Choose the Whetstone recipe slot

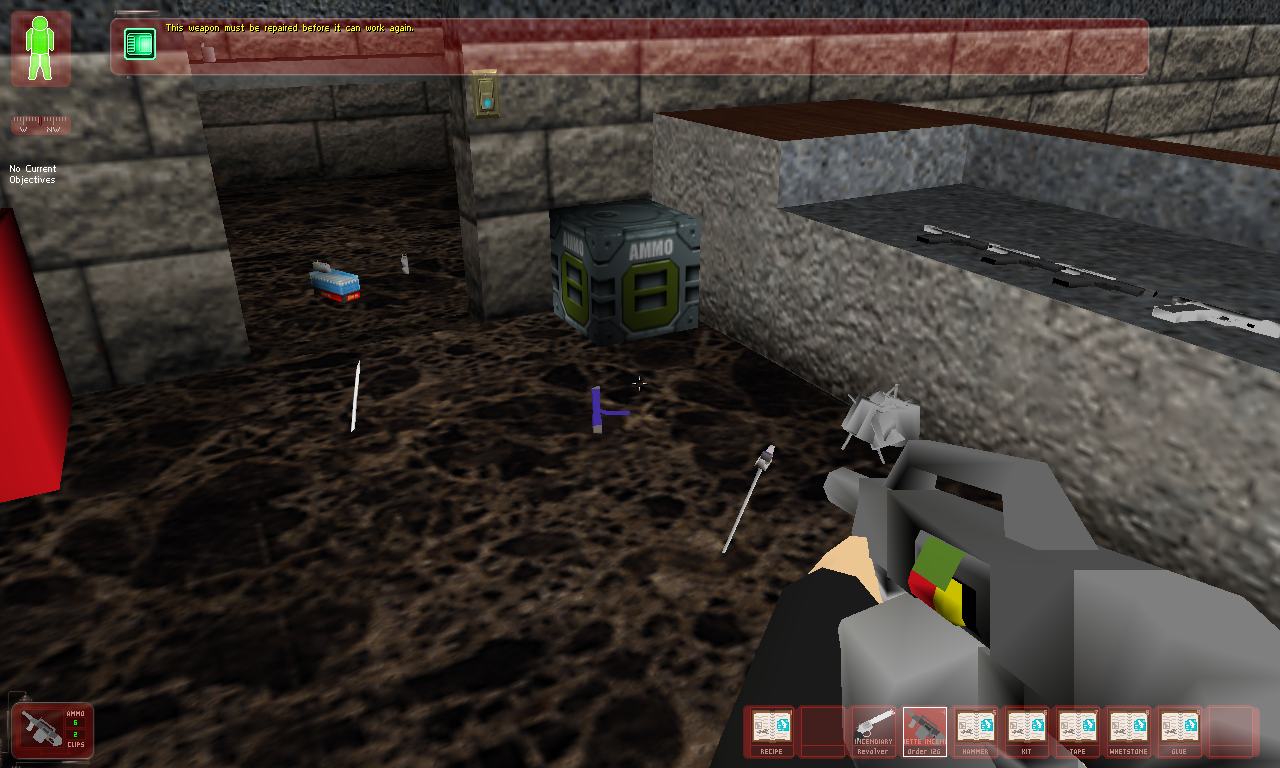point(1128,731)
